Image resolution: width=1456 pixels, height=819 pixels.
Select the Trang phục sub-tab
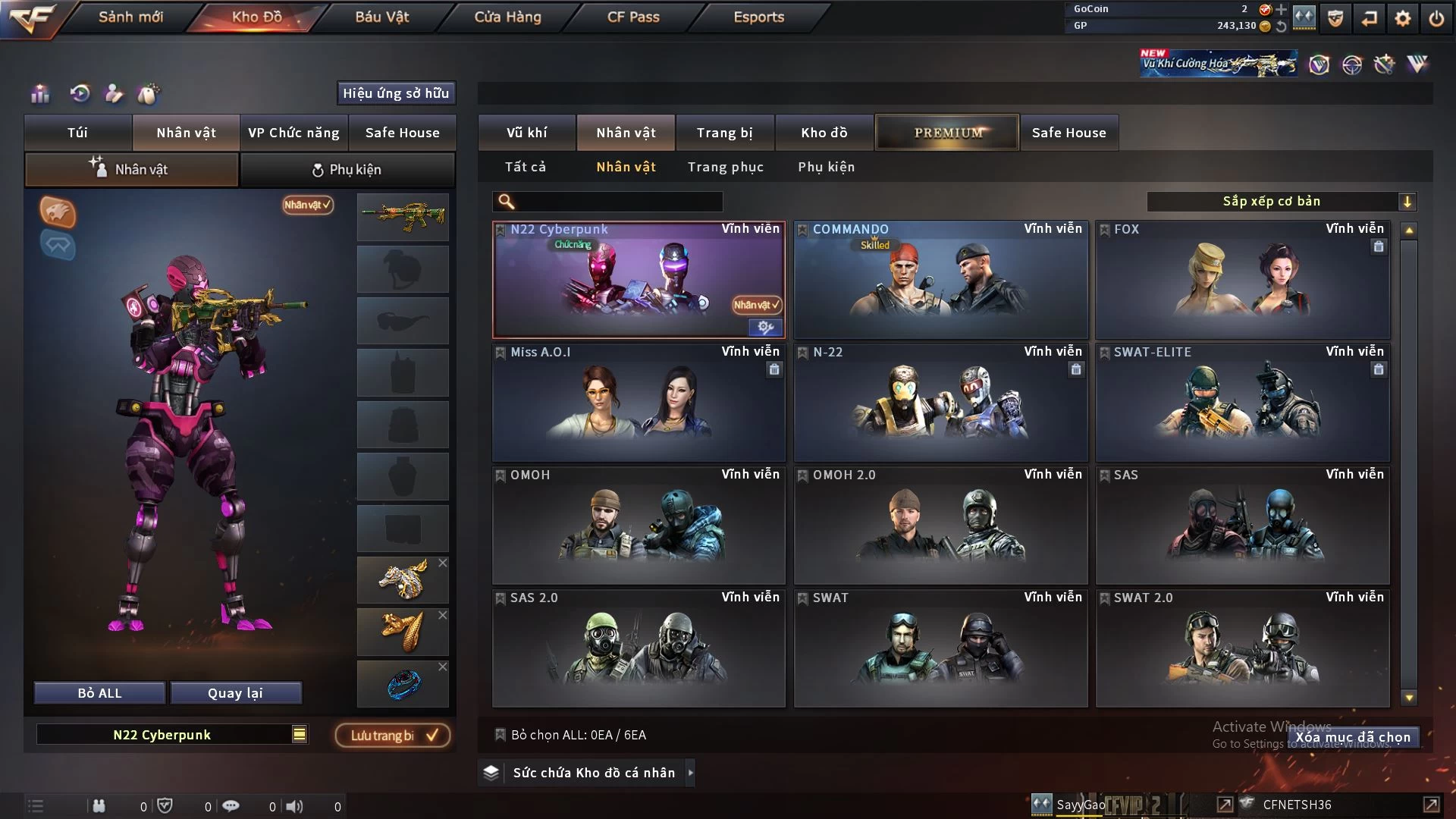725,167
